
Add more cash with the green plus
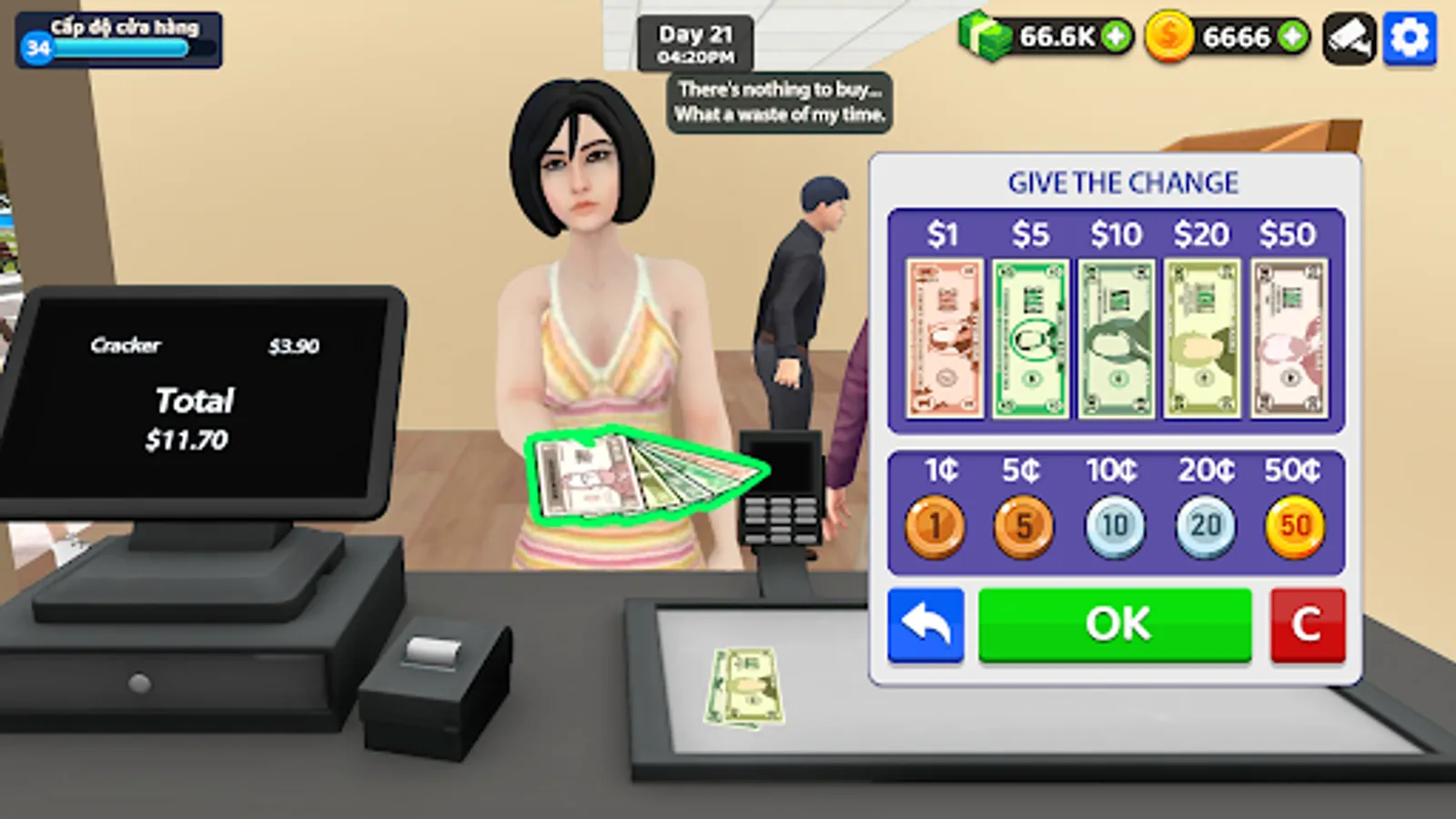[x=1116, y=38]
